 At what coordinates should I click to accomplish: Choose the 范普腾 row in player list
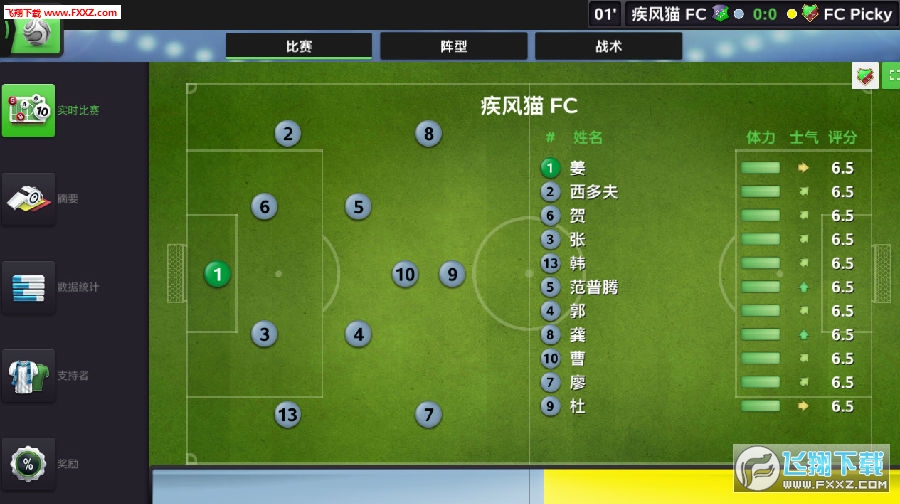pos(594,287)
